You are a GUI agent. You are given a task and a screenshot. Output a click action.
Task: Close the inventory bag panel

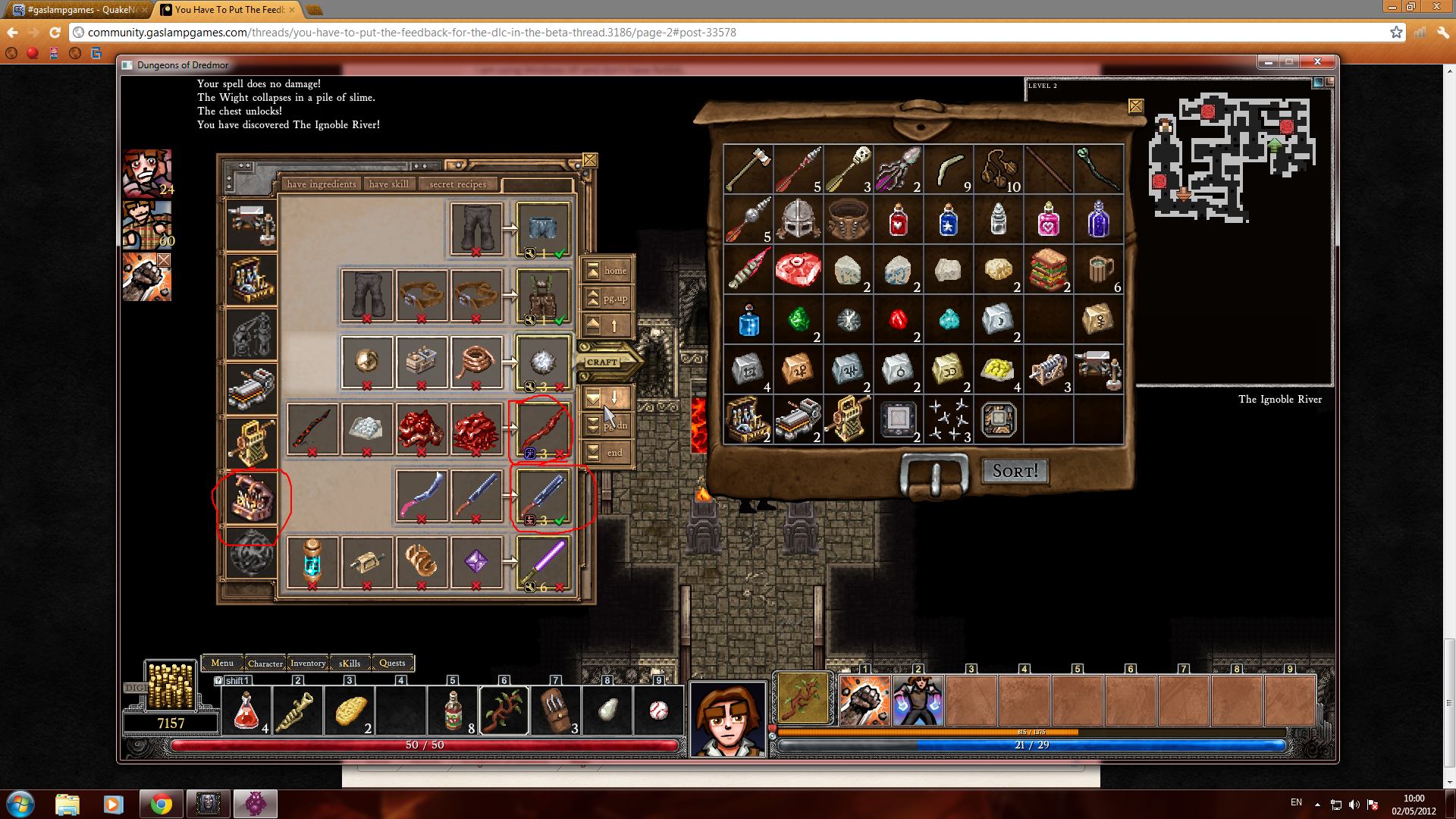click(x=1135, y=106)
